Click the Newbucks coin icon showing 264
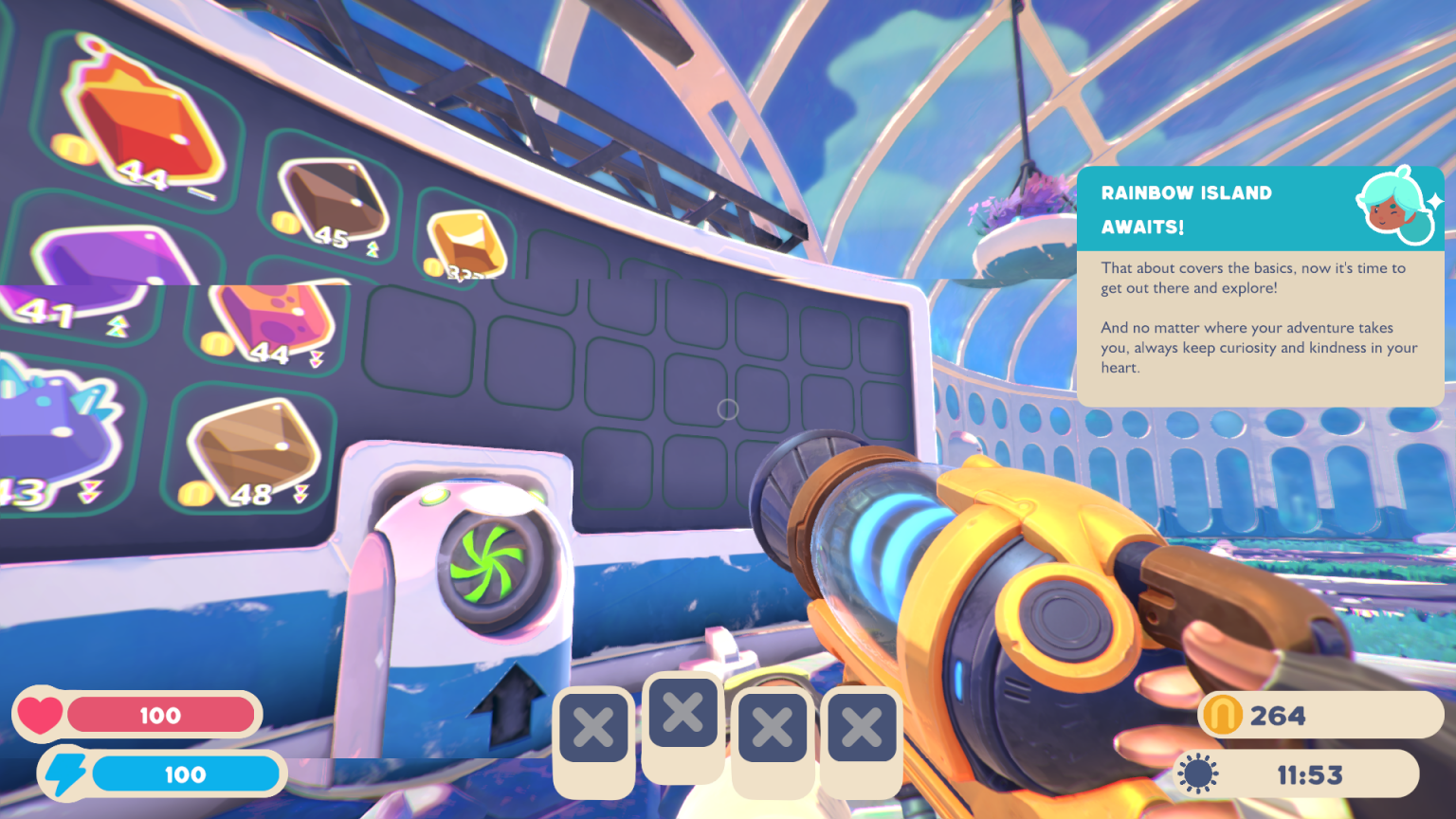 click(1226, 717)
